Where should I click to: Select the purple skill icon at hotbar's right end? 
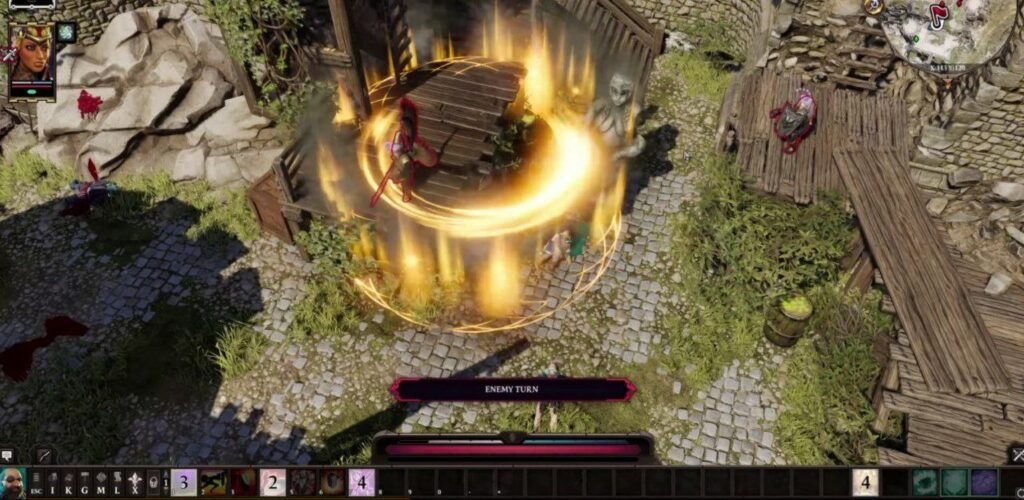point(984,482)
